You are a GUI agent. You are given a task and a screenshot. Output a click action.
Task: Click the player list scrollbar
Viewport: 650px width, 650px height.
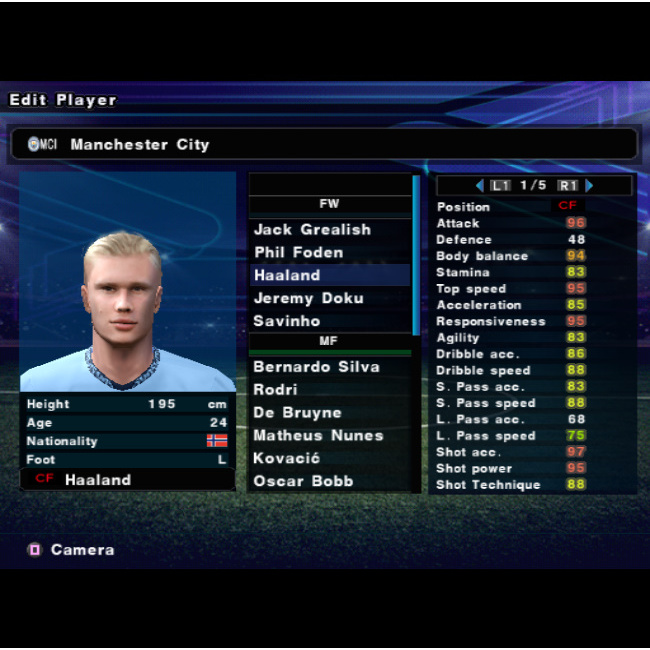pyautogui.click(x=416, y=256)
